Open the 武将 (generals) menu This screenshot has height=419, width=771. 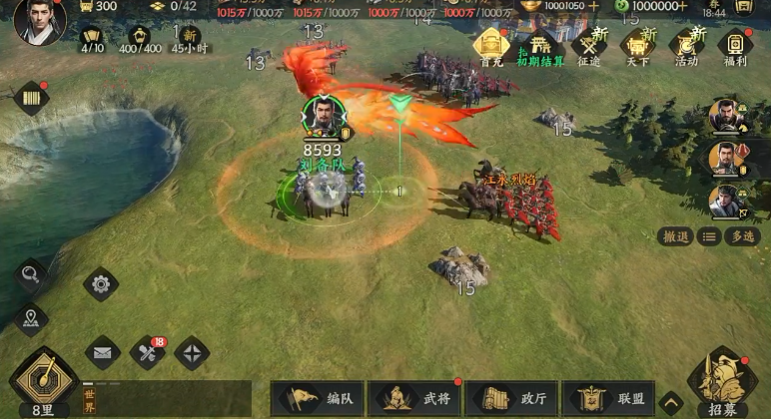(x=412, y=399)
